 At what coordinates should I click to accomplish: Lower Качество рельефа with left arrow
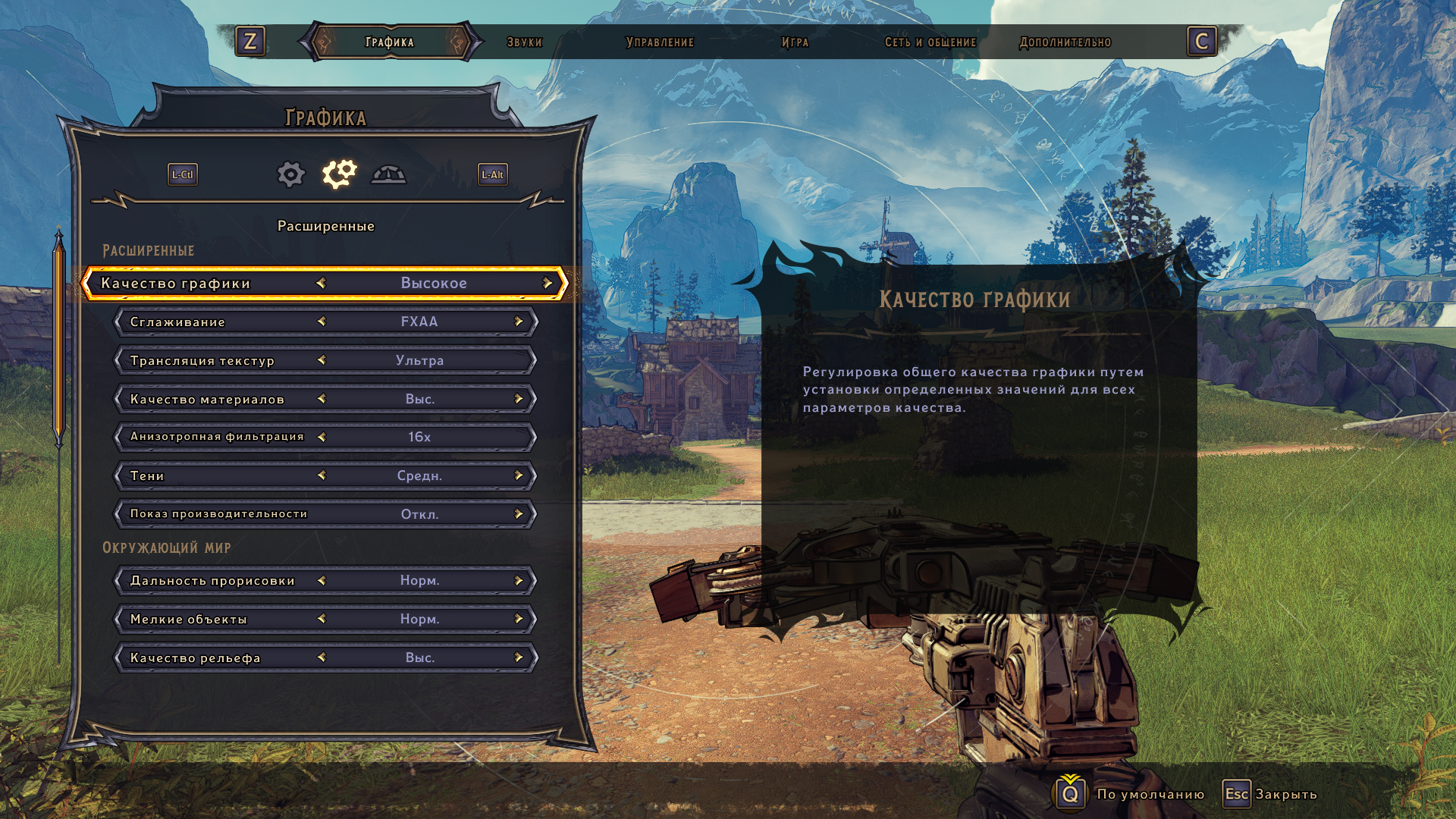click(322, 657)
